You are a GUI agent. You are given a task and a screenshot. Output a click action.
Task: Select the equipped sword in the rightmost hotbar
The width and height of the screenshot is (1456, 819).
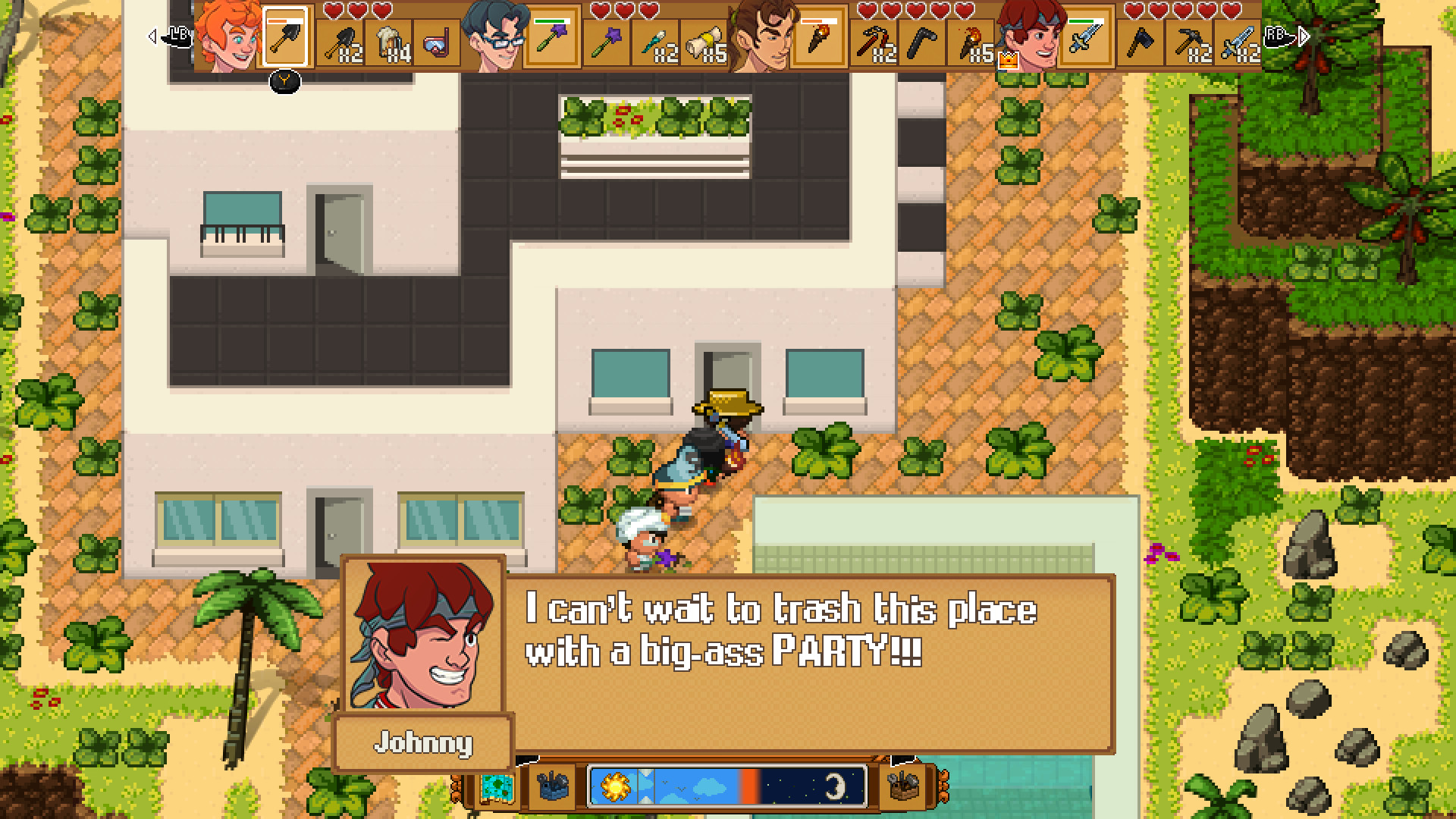point(1086,36)
